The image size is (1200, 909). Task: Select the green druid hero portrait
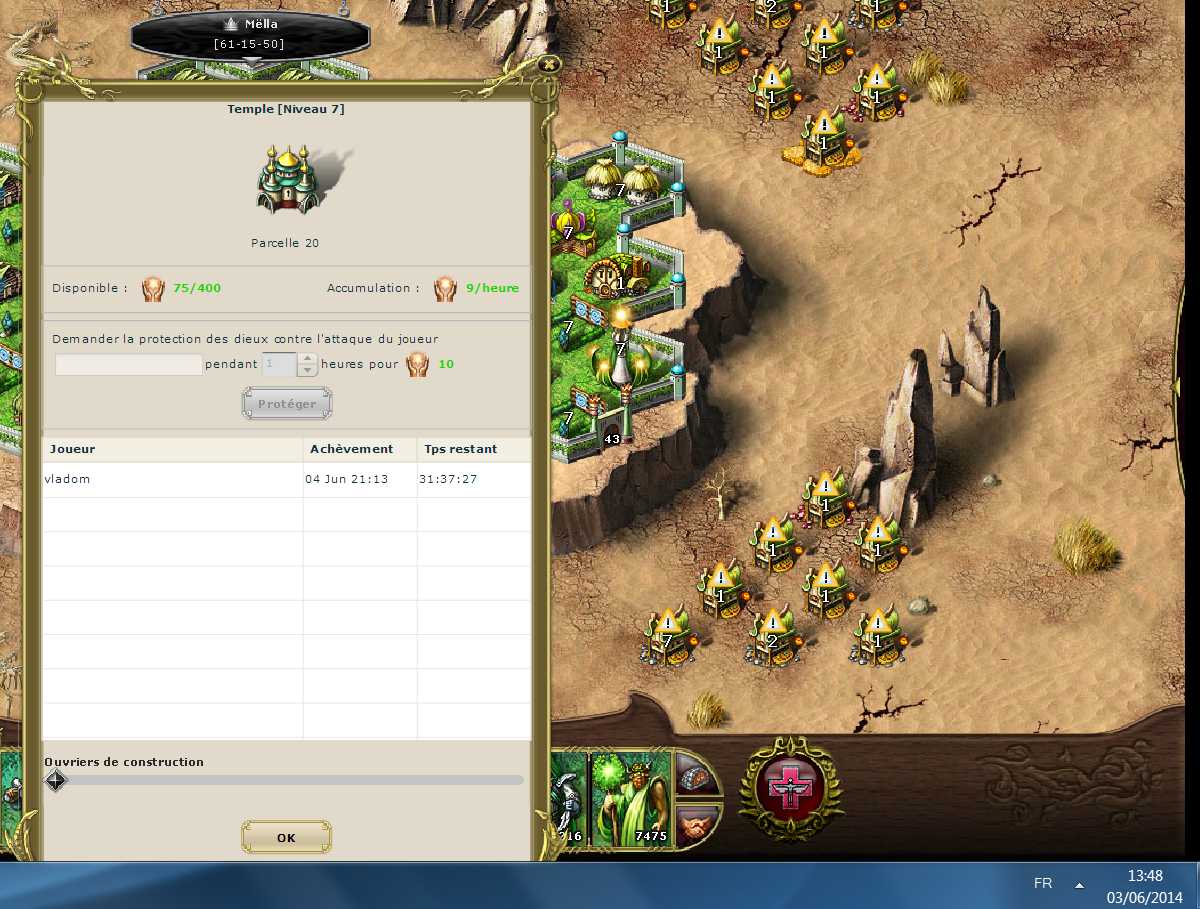click(x=630, y=799)
